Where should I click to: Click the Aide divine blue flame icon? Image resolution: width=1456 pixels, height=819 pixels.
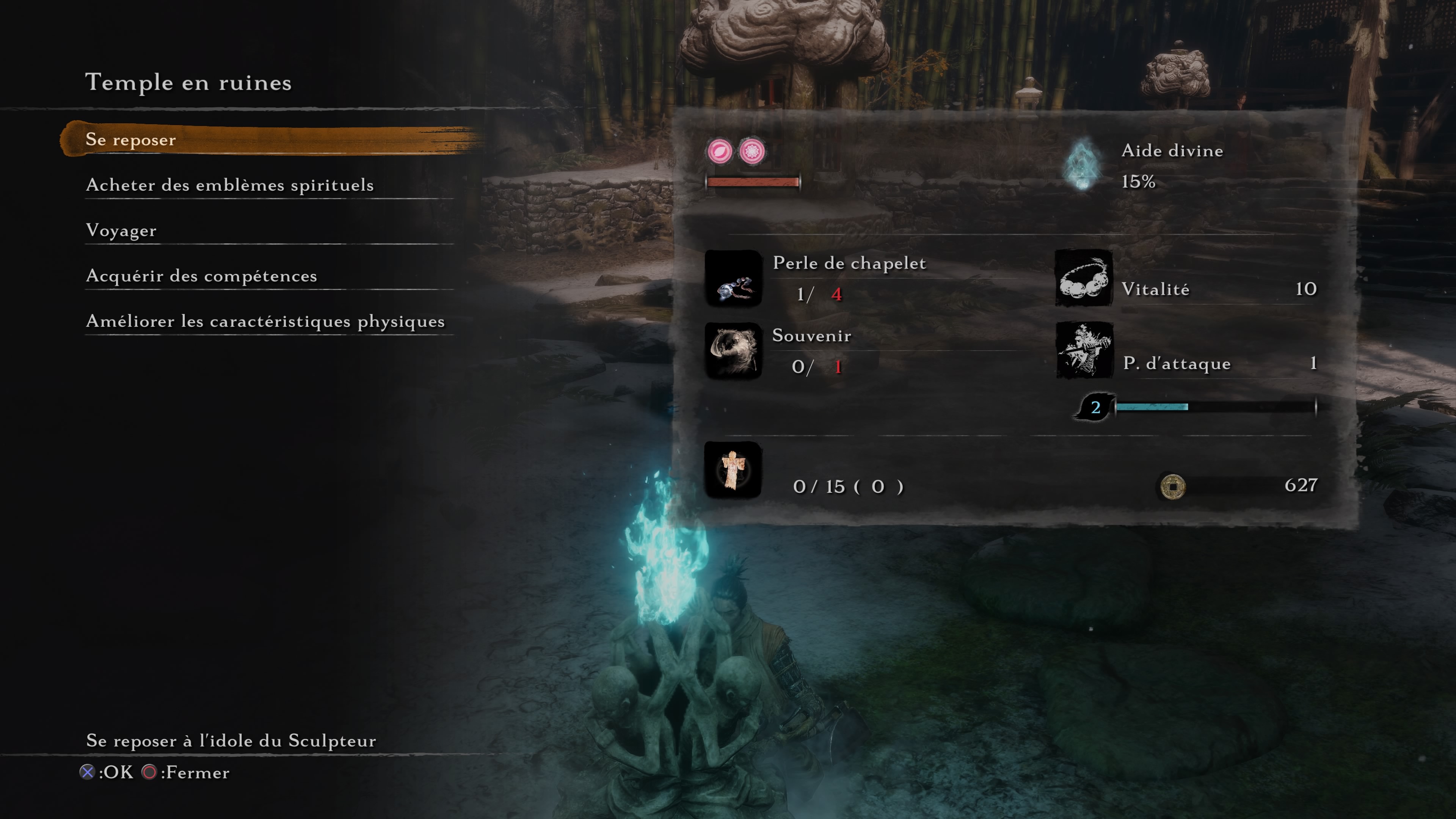point(1082,165)
